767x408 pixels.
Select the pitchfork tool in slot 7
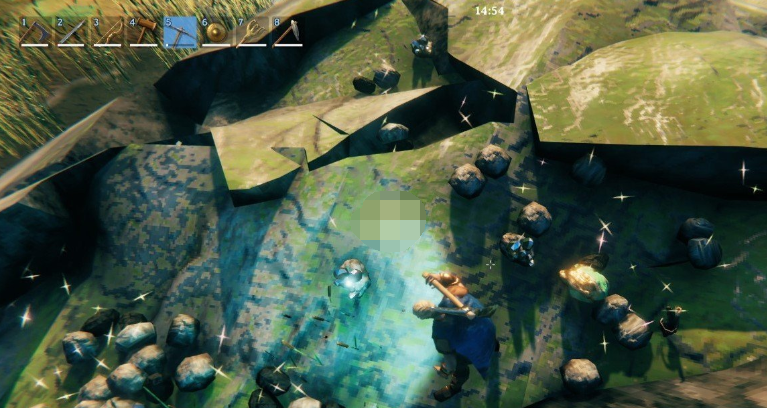(x=251, y=32)
